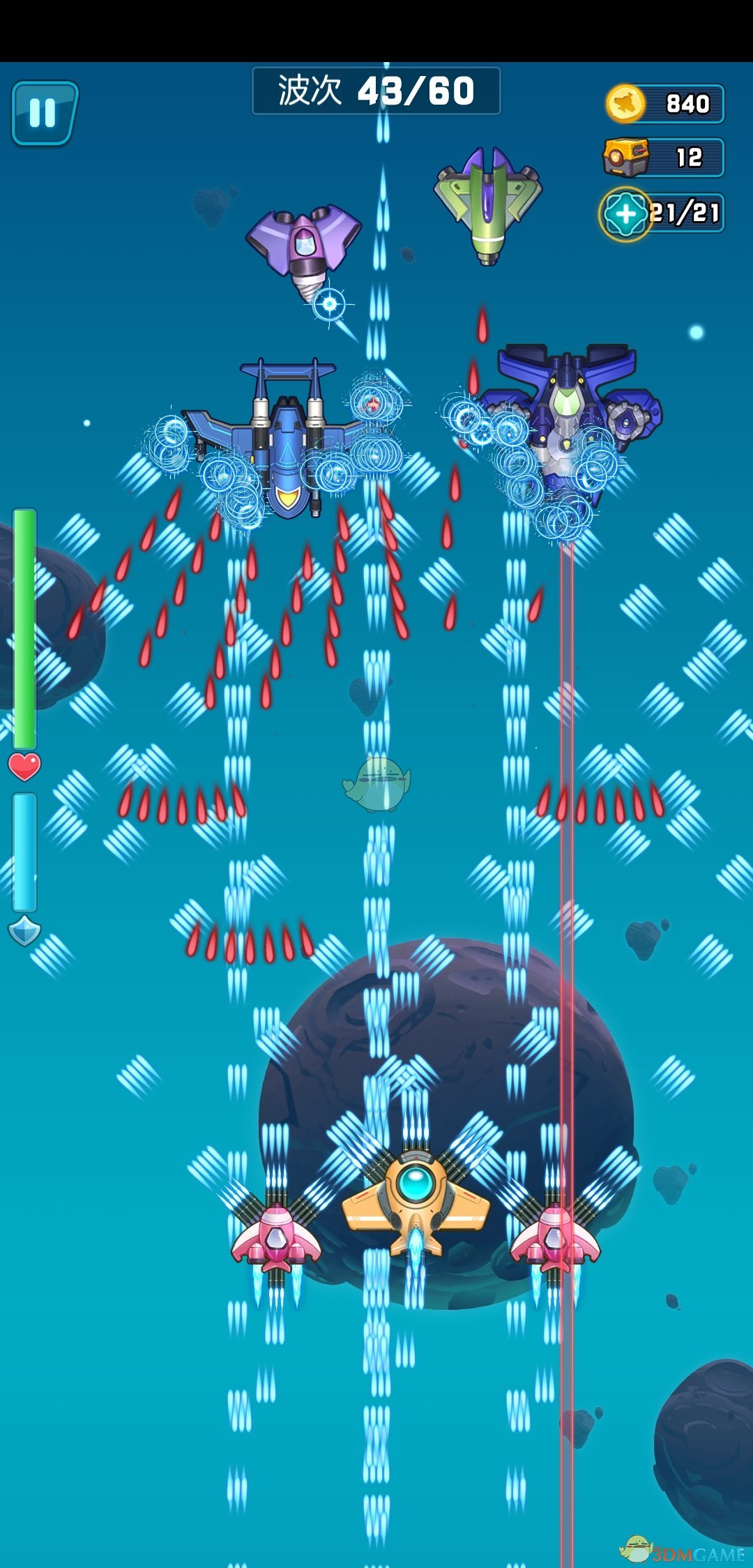Tap the green plus cross icon
Screen dimensions: 753x1568
625,214
